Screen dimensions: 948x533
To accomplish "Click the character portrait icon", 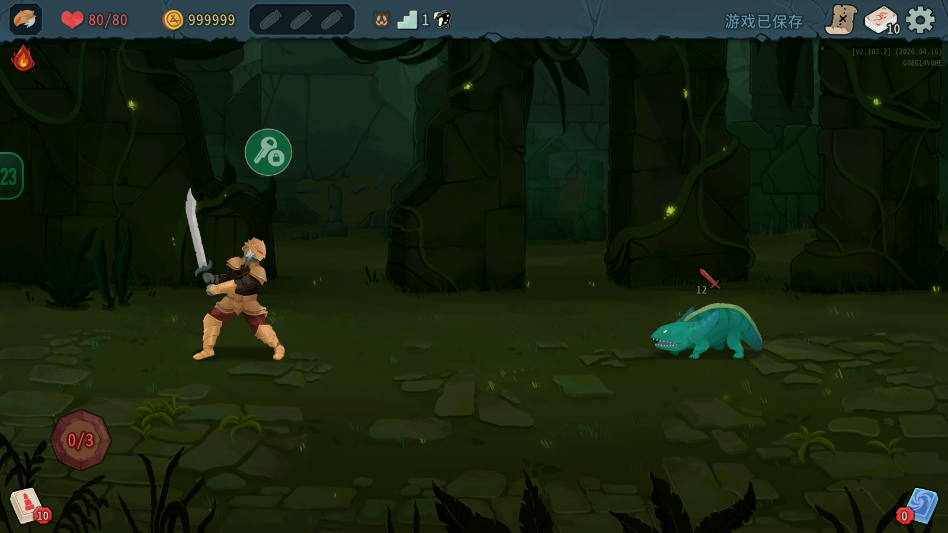I will pos(25,19).
